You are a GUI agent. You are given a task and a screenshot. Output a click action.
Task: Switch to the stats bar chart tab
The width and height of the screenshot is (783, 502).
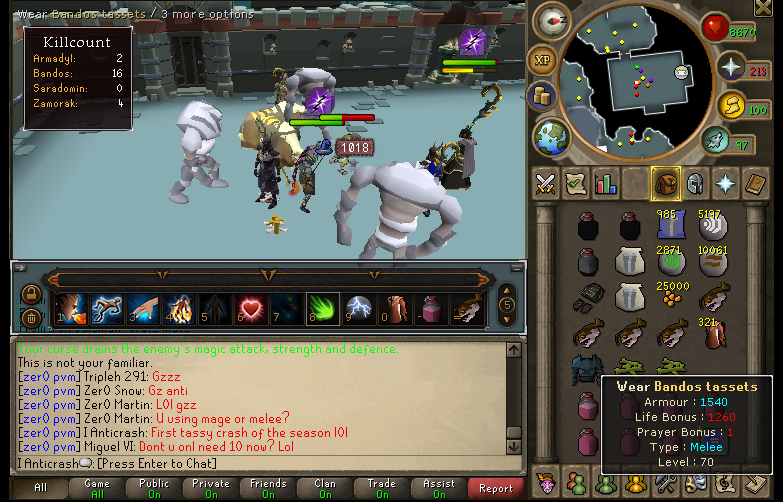click(x=606, y=184)
